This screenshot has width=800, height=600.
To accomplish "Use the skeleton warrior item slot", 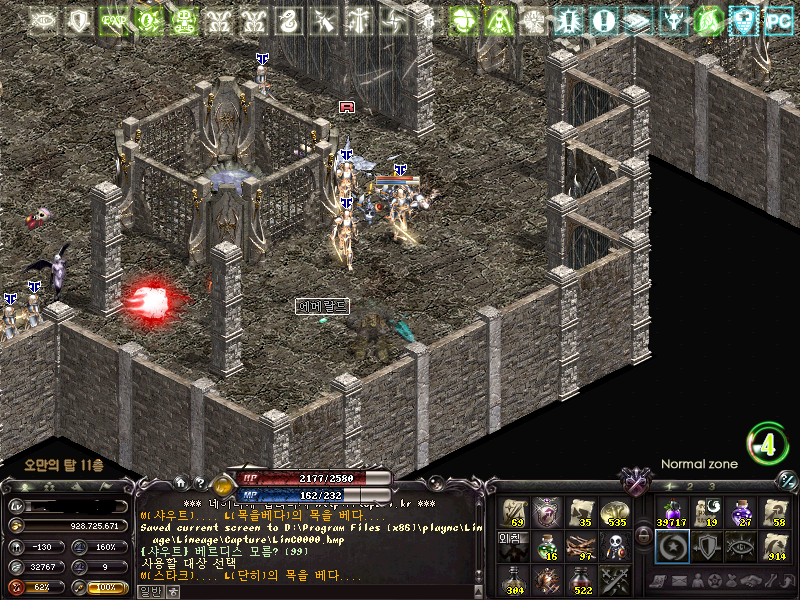I will 613,546.
